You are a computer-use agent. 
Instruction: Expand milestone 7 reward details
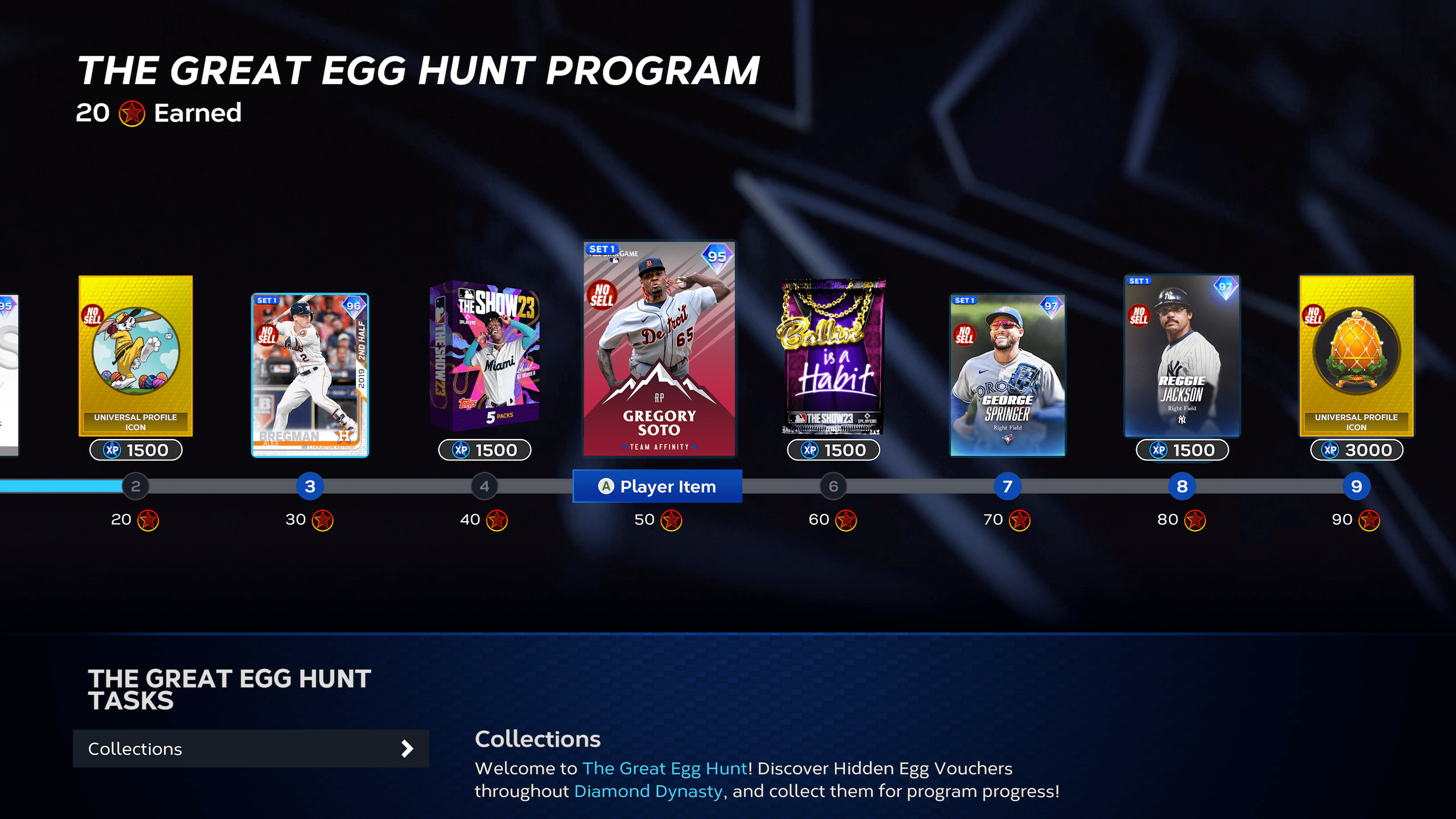pos(1008,486)
